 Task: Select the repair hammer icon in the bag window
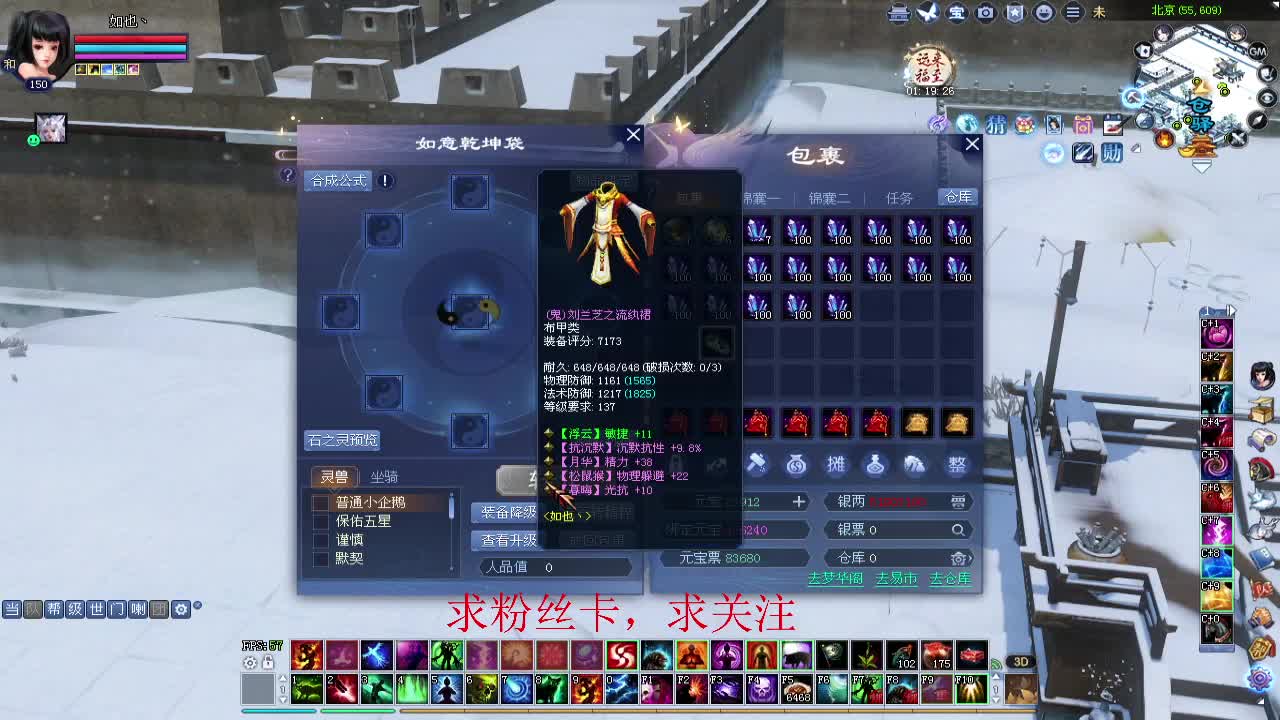tap(757, 463)
